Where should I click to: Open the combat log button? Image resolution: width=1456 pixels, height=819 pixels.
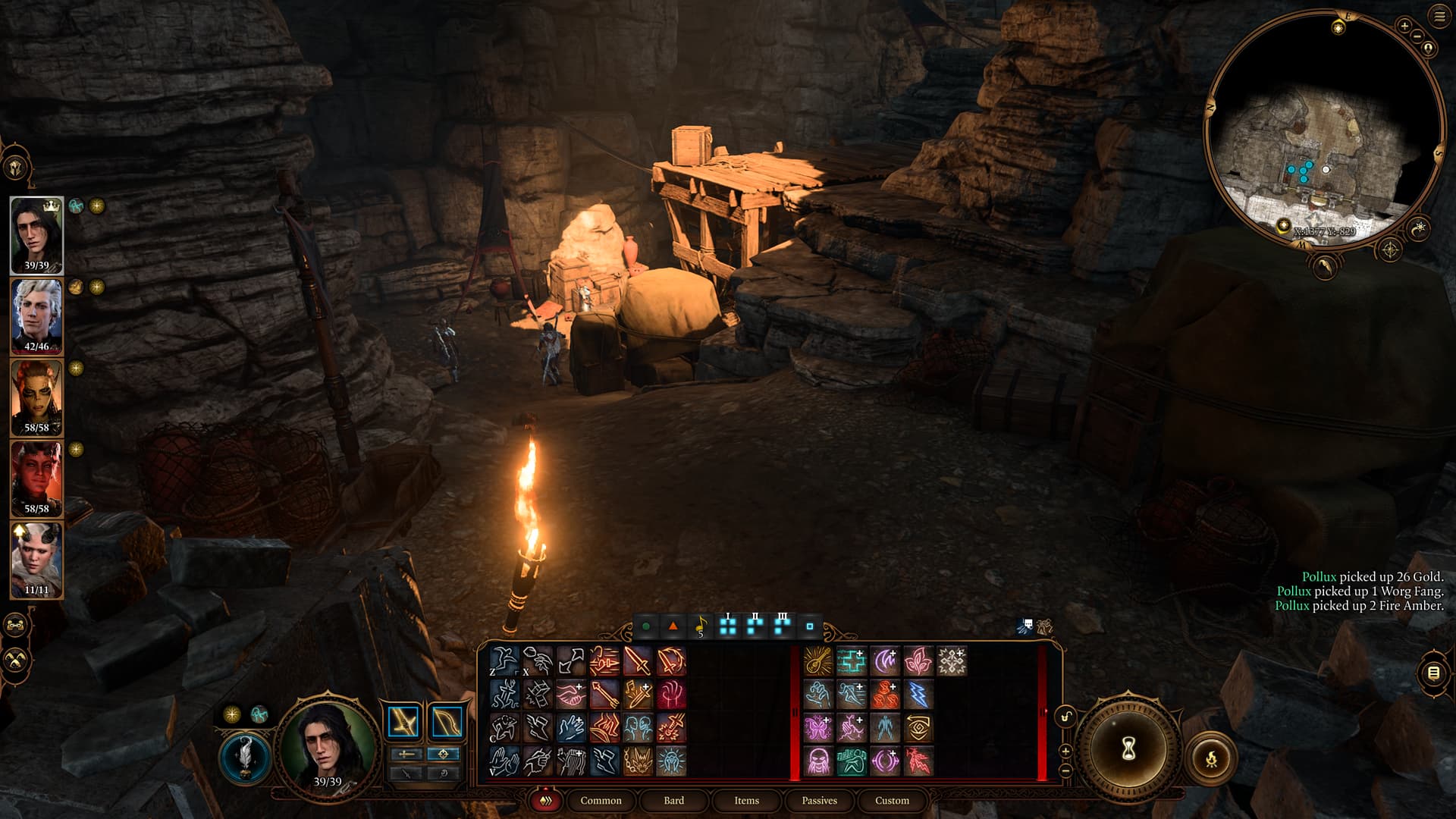(x=1432, y=673)
